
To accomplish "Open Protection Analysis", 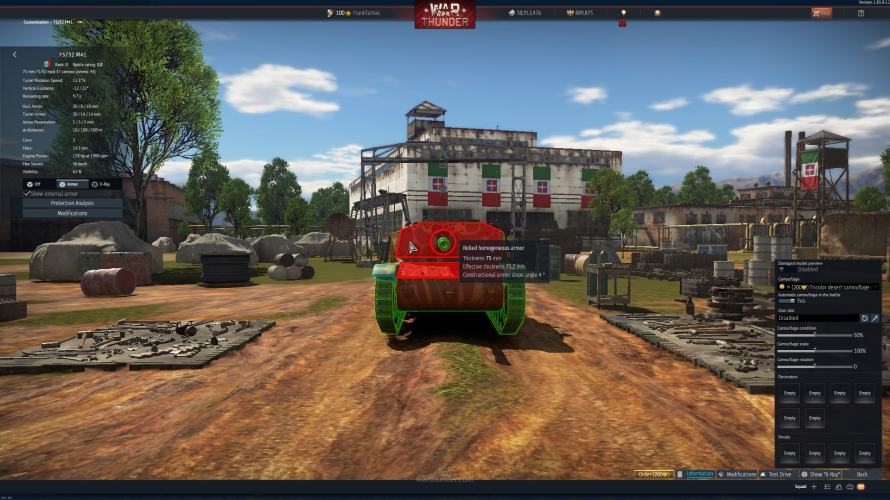I will [x=72, y=203].
